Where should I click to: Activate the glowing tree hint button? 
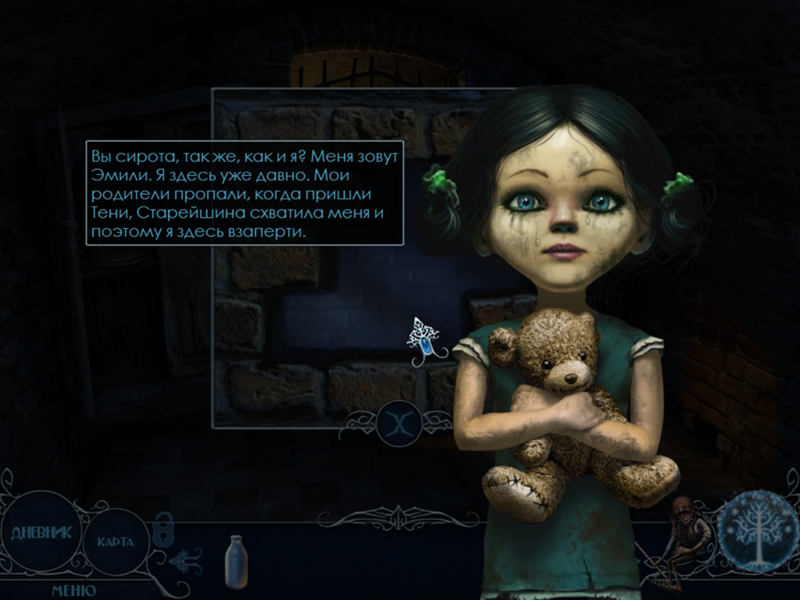tap(756, 530)
